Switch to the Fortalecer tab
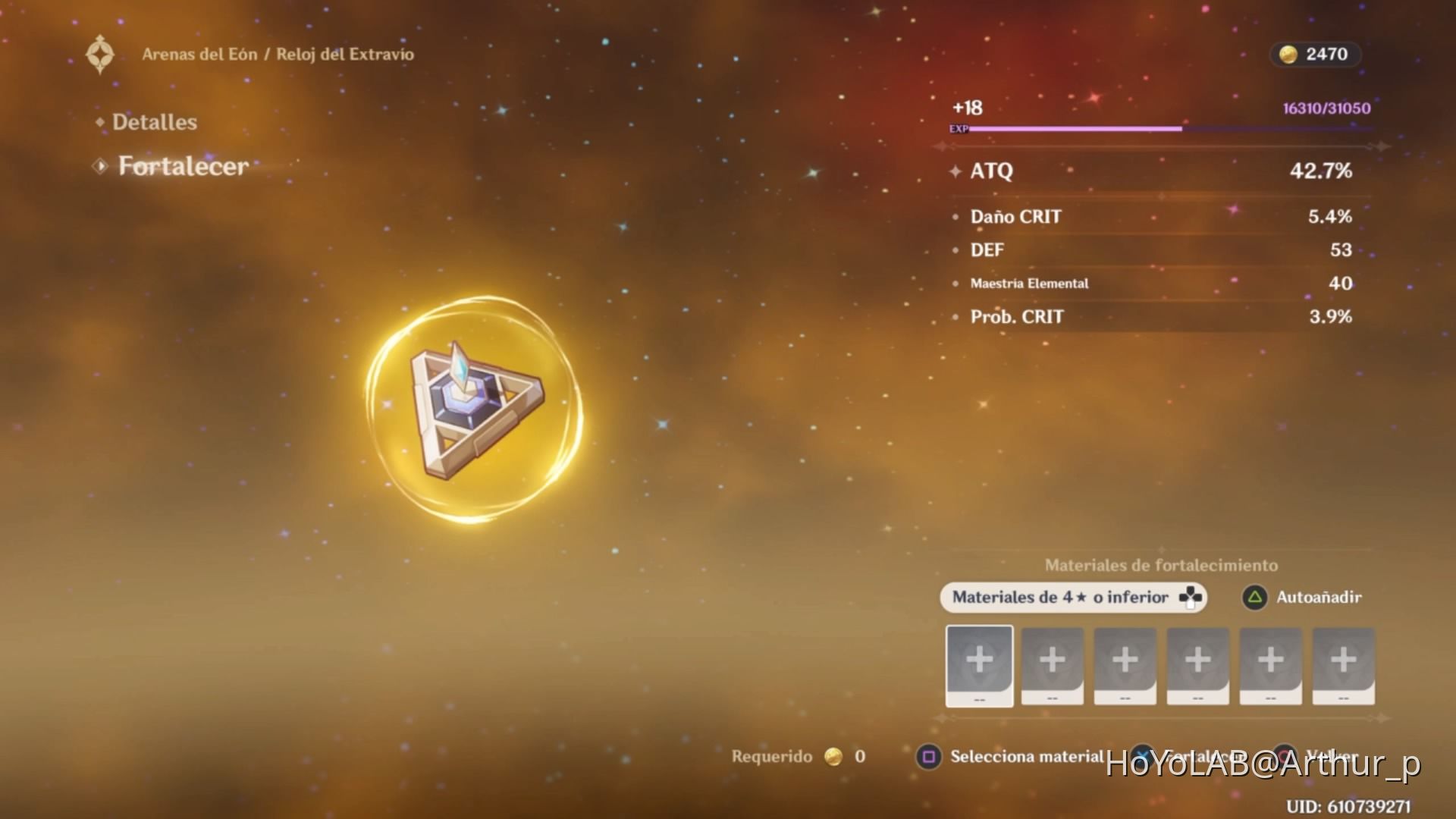The height and width of the screenshot is (819, 1456). (183, 166)
